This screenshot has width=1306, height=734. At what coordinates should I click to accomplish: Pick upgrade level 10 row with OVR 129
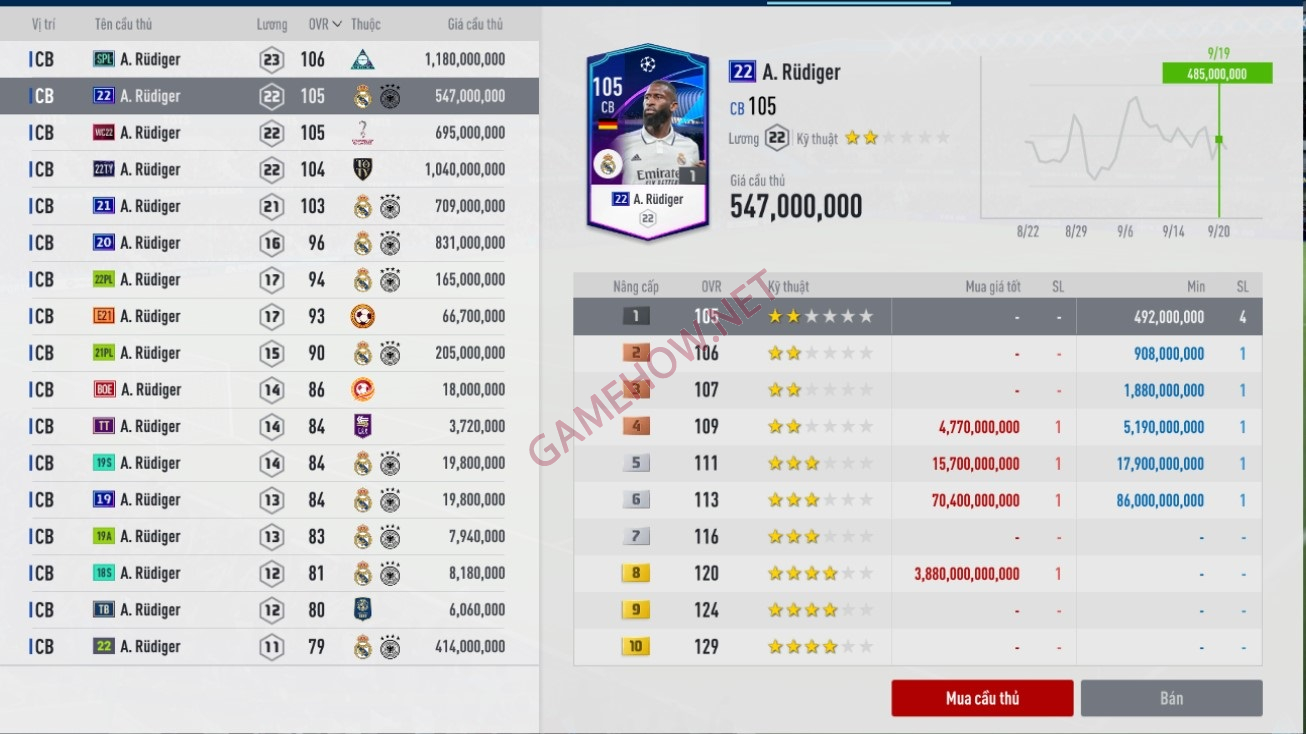click(916, 647)
